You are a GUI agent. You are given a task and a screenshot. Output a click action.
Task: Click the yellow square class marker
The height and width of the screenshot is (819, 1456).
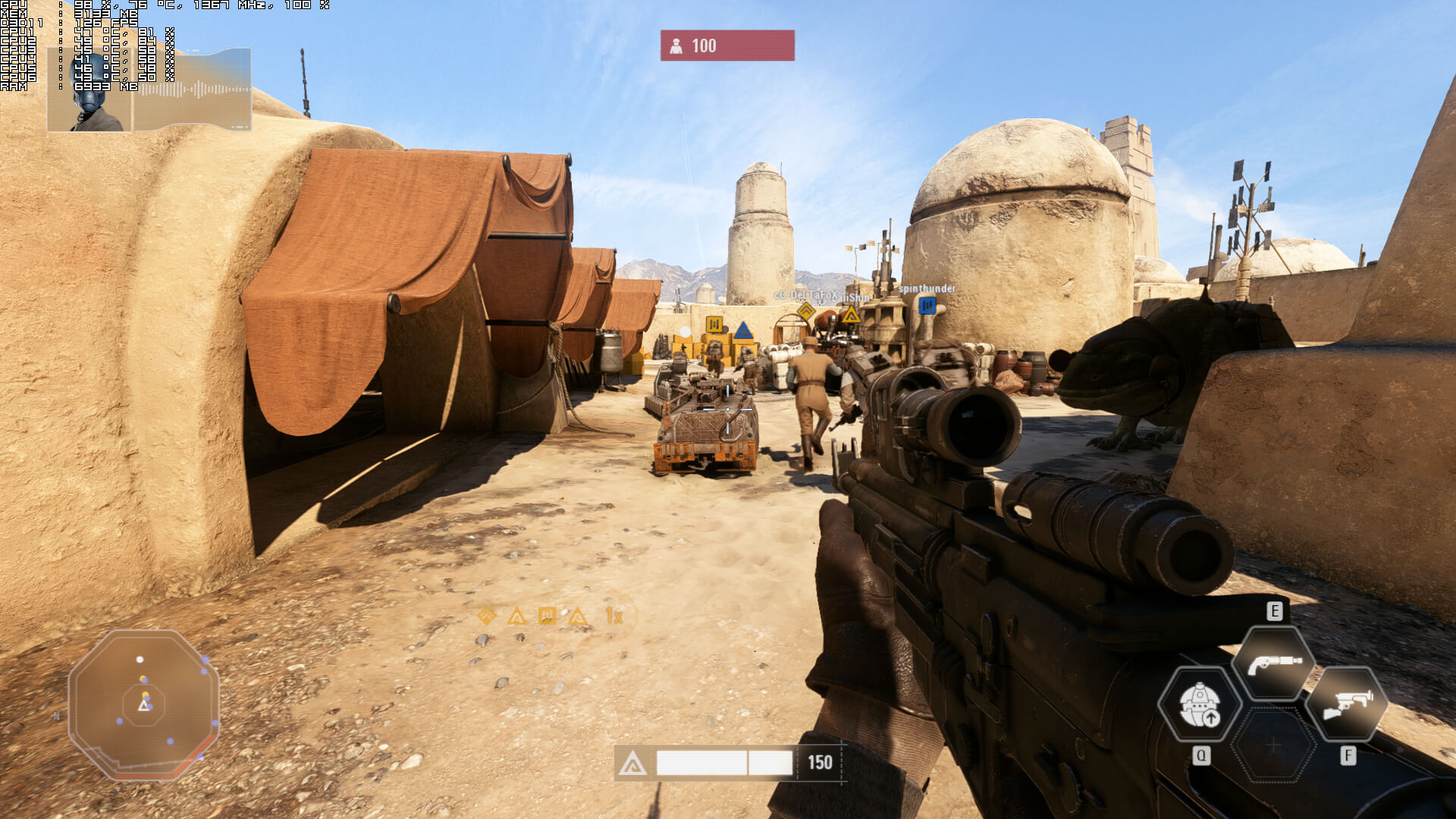tap(714, 325)
